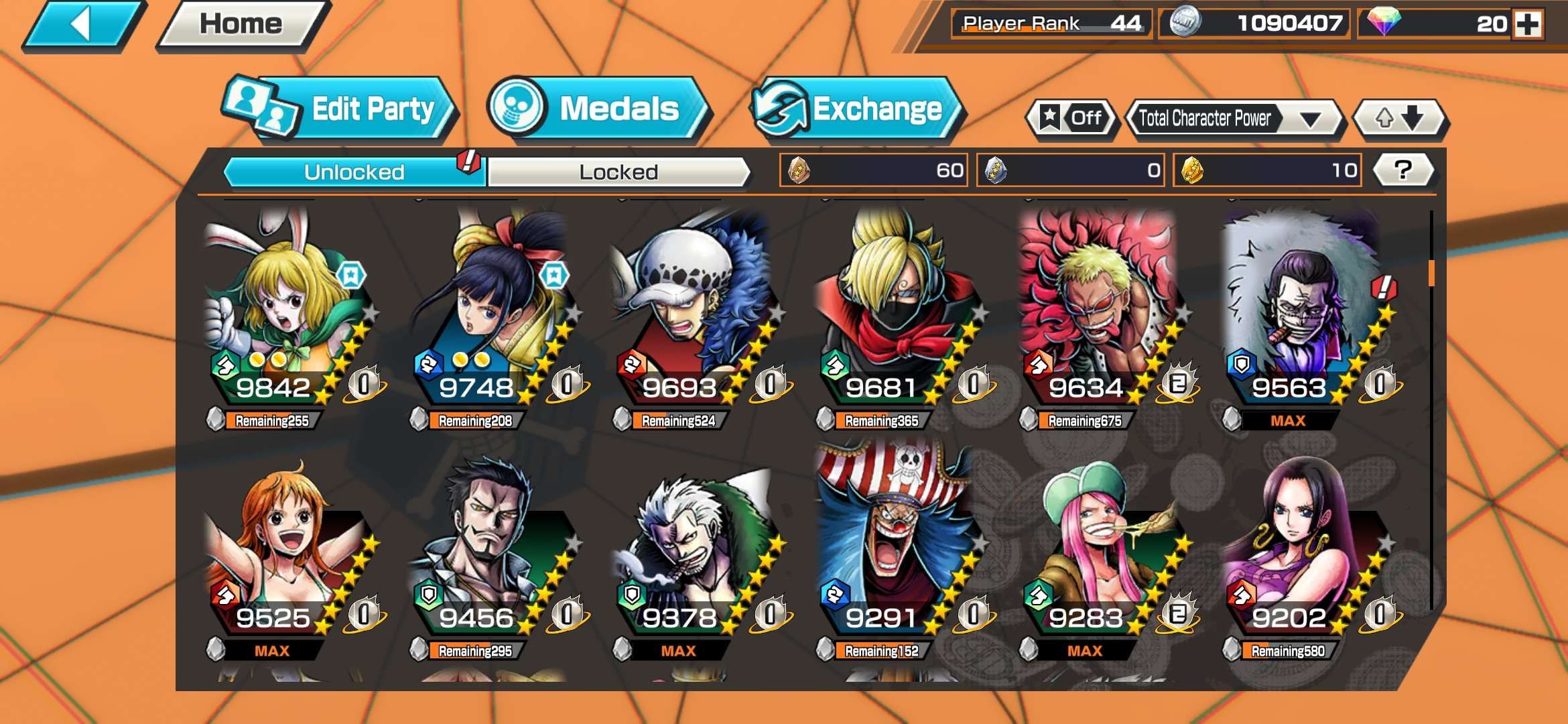The height and width of the screenshot is (724, 1568).
Task: Switch to the Locked tab
Action: [x=618, y=170]
